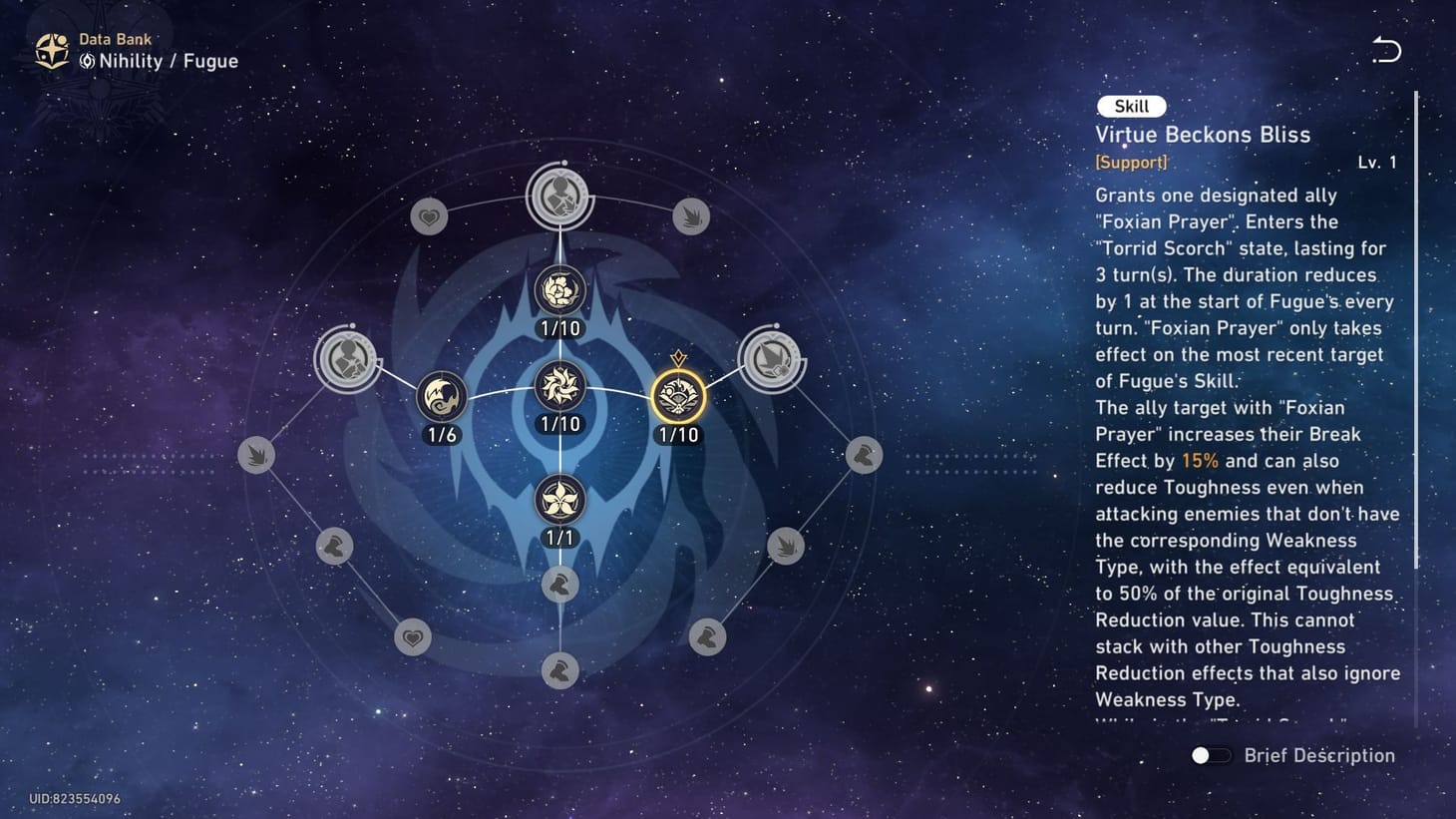Enable the Brief Description toggle
Viewport: 1456px width, 819px height.
pos(1210,755)
